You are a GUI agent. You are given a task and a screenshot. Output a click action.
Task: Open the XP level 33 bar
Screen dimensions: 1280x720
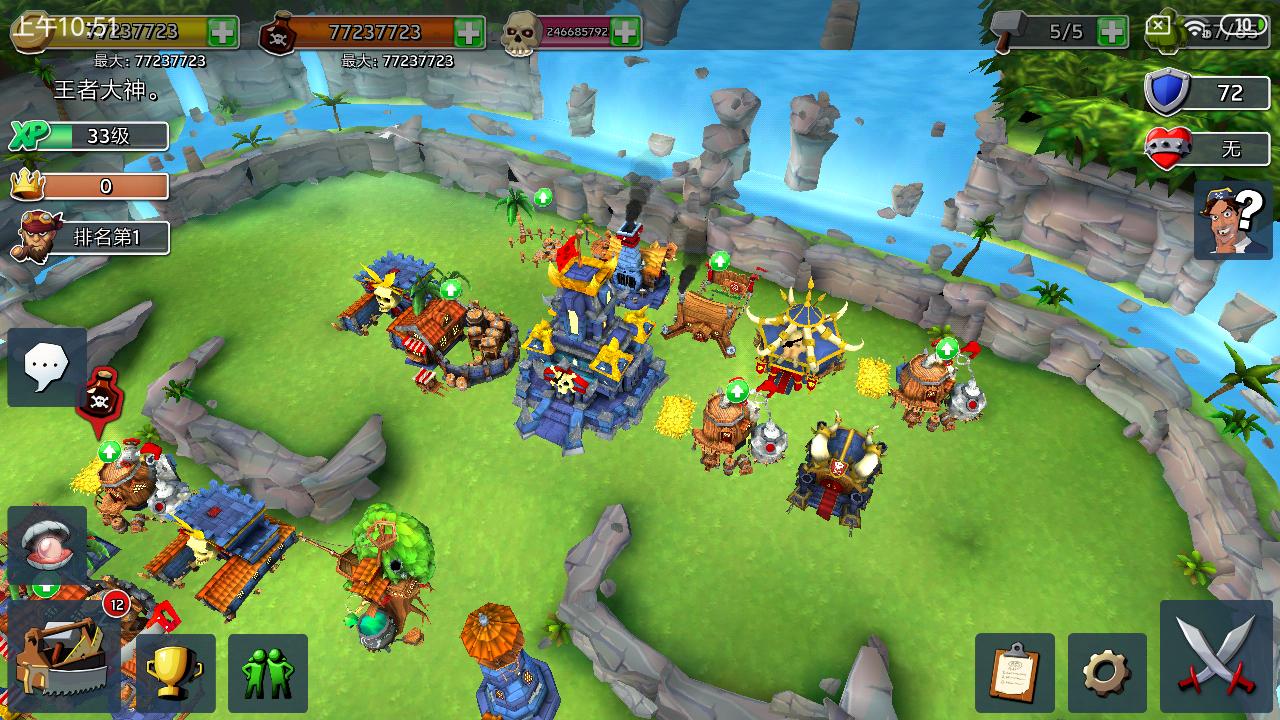pos(90,136)
